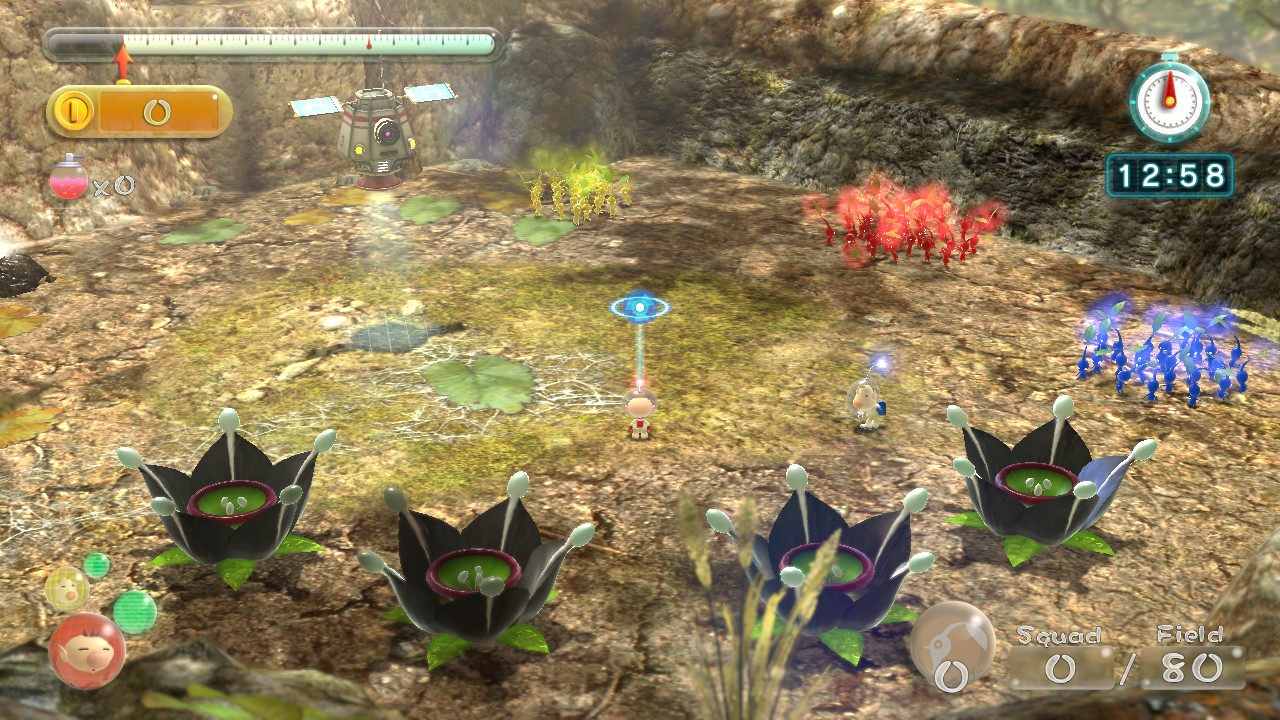
Task: Select the red Olimar captain portrait
Action: tap(87, 650)
